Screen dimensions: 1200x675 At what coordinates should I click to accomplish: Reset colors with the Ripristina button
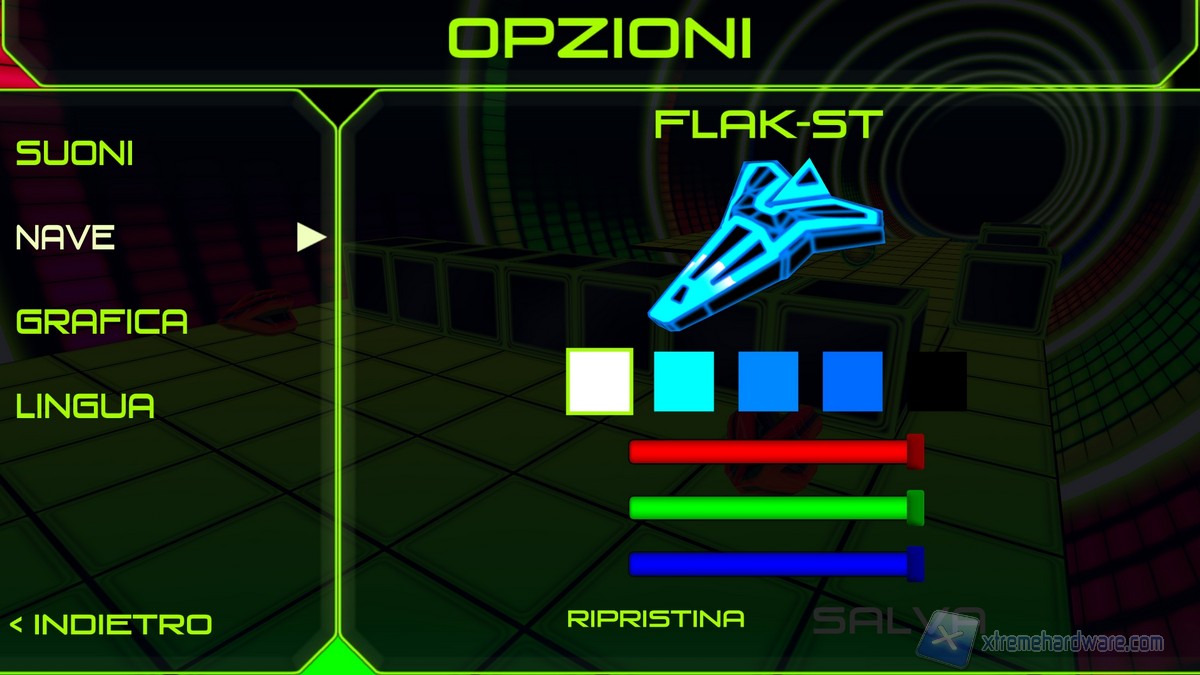coord(656,619)
